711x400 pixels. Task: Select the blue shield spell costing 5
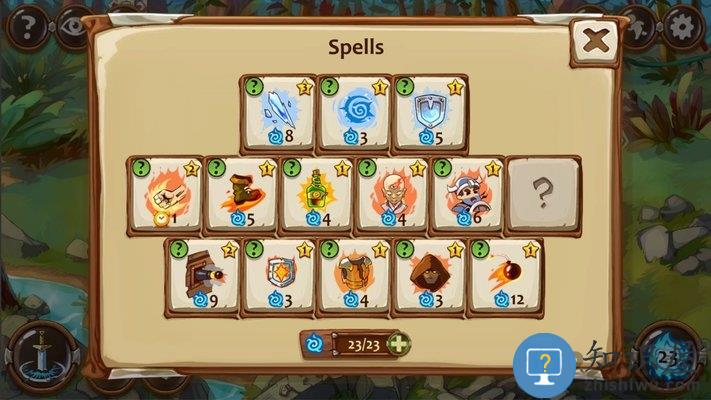(430, 112)
